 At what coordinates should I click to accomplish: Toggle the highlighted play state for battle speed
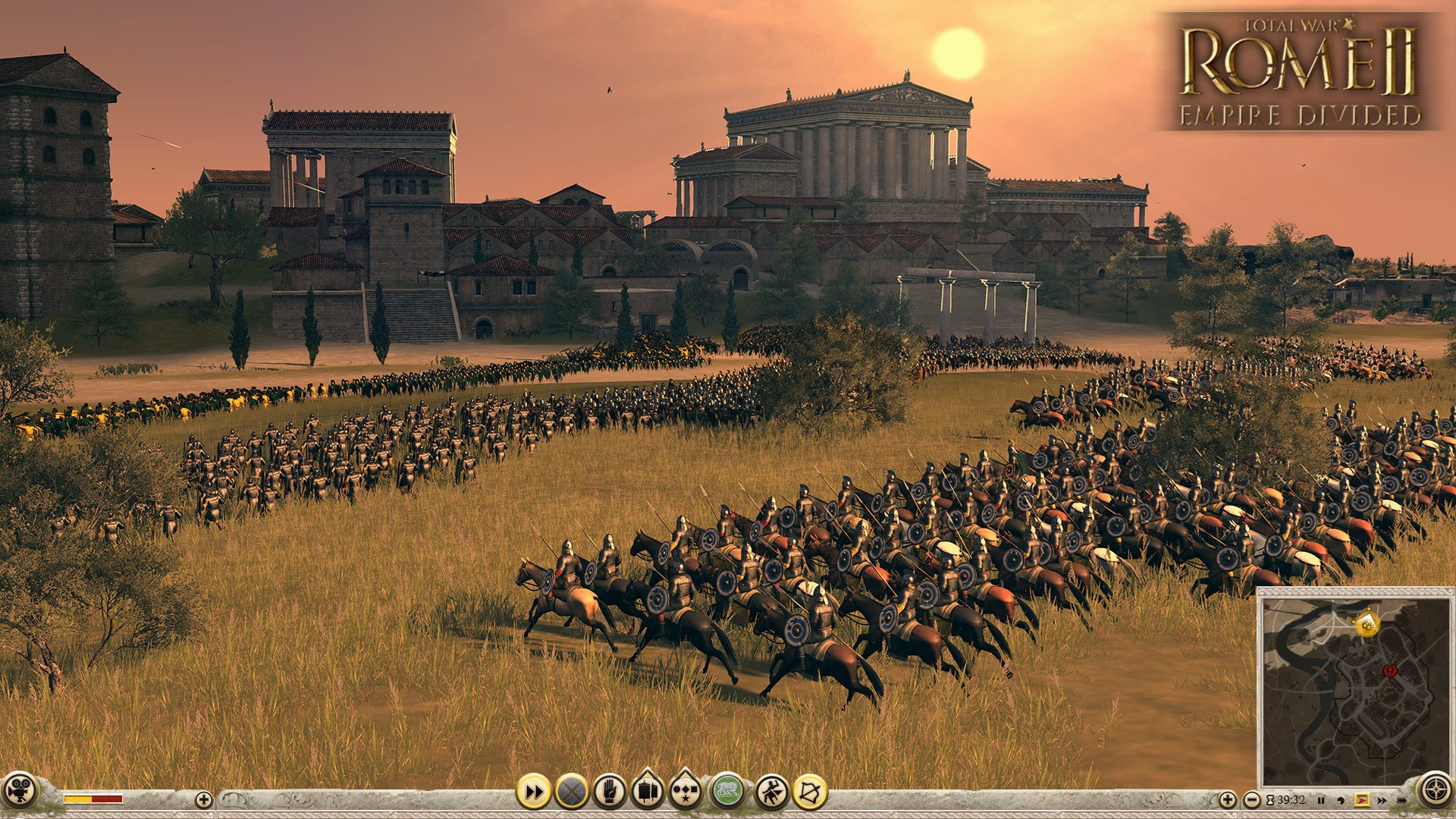[1362, 799]
